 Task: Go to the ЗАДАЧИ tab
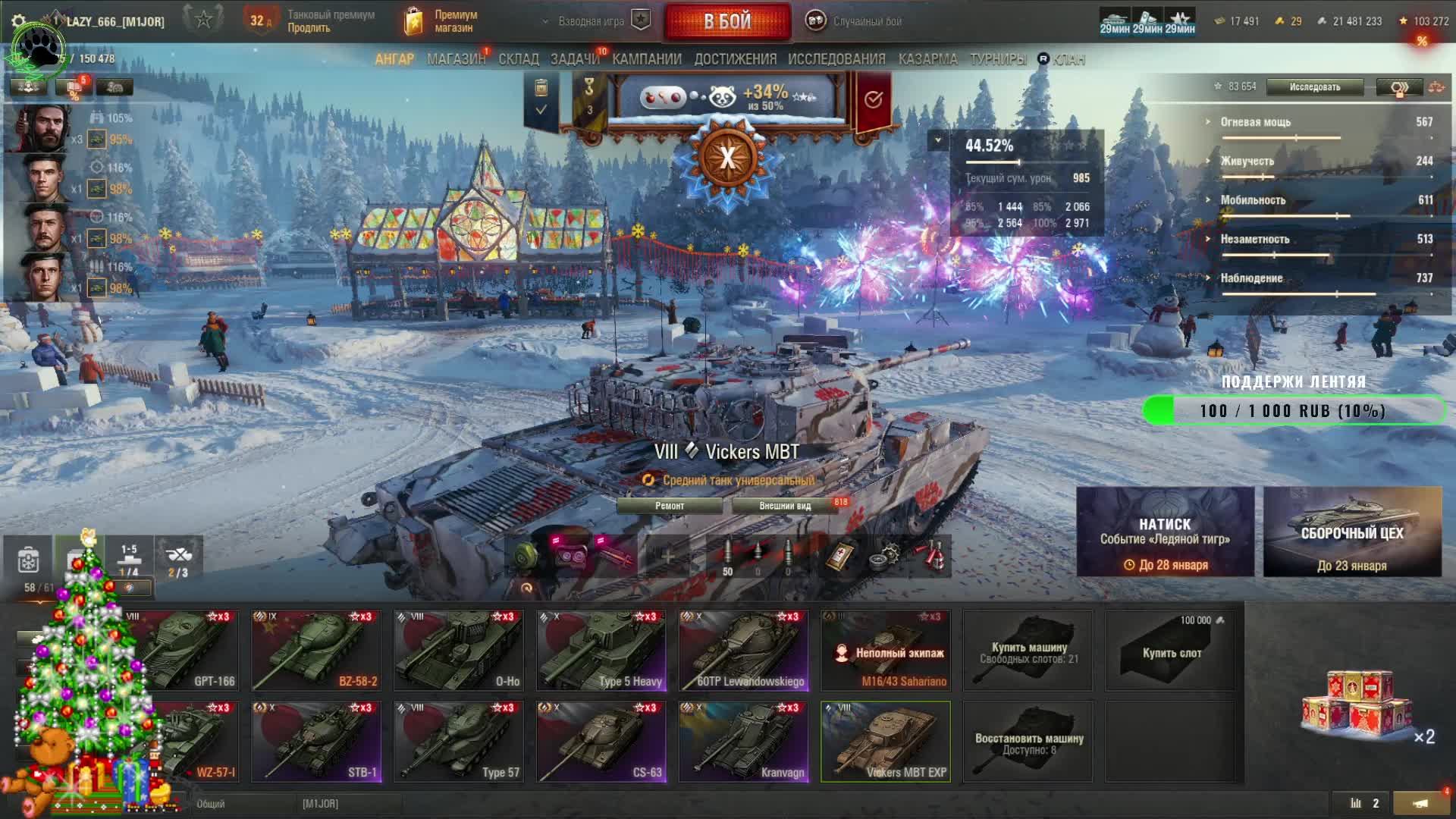pyautogui.click(x=574, y=59)
